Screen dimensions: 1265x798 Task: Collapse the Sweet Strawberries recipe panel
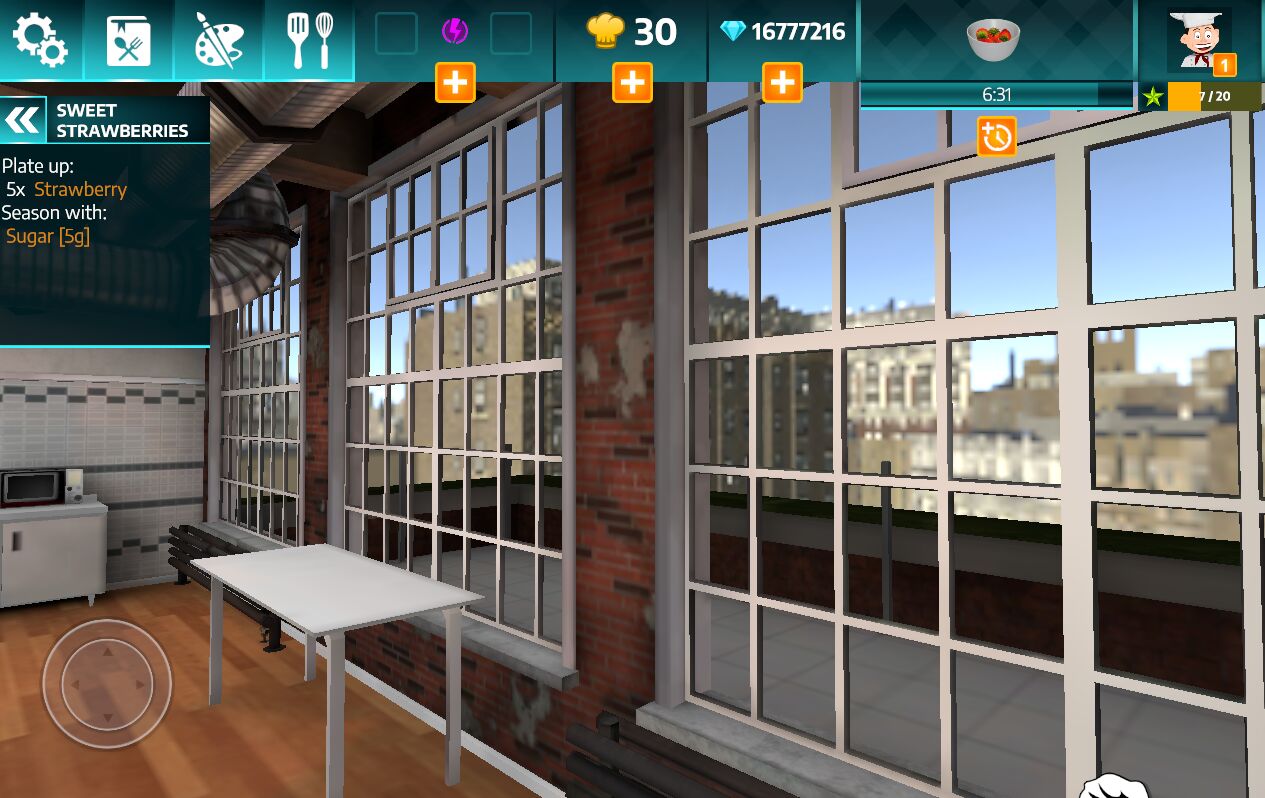pos(23,120)
